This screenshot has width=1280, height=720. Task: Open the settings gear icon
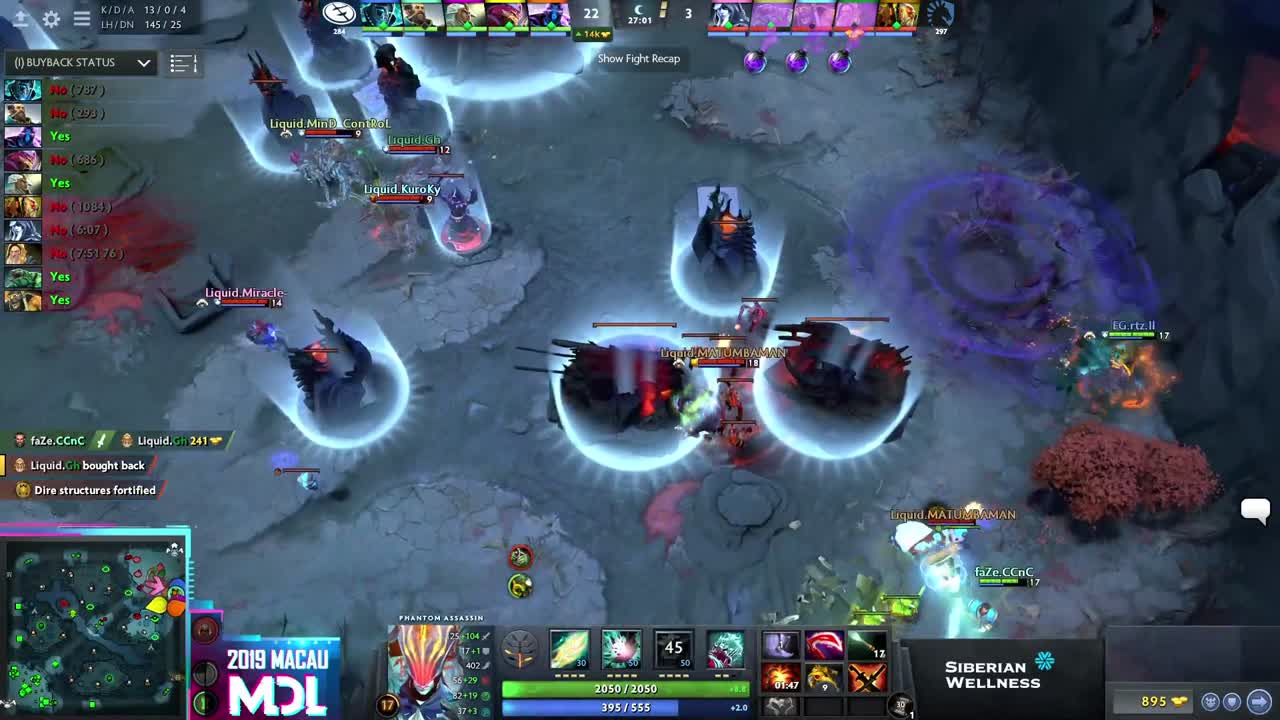pos(51,19)
